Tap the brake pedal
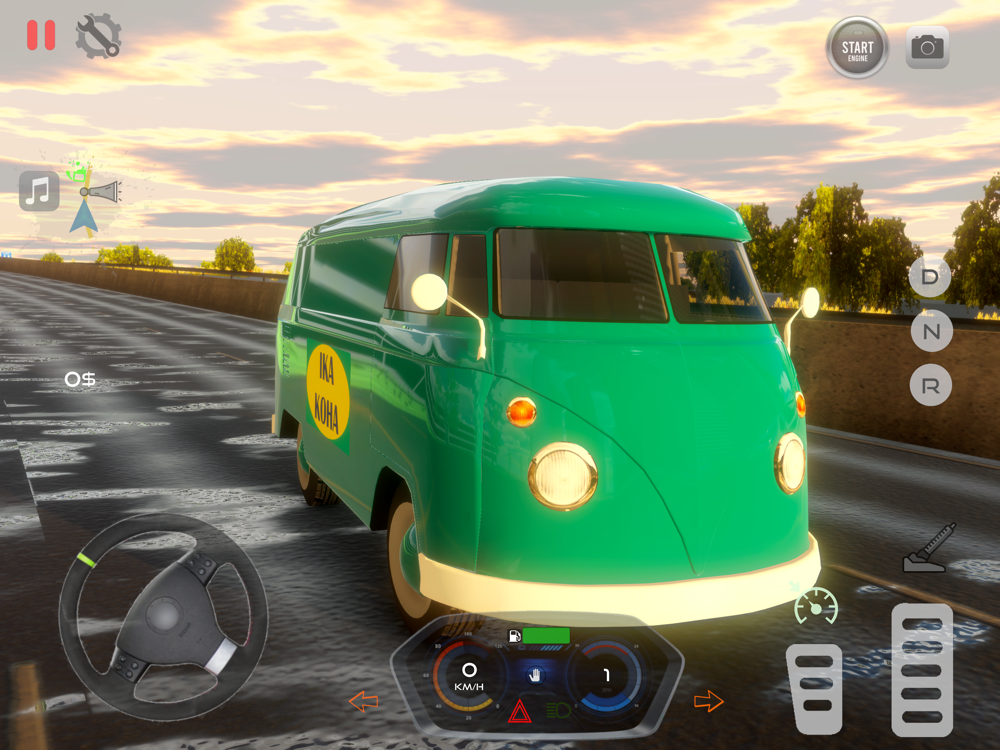Screen dimensions: 1000x750 coord(814,689)
